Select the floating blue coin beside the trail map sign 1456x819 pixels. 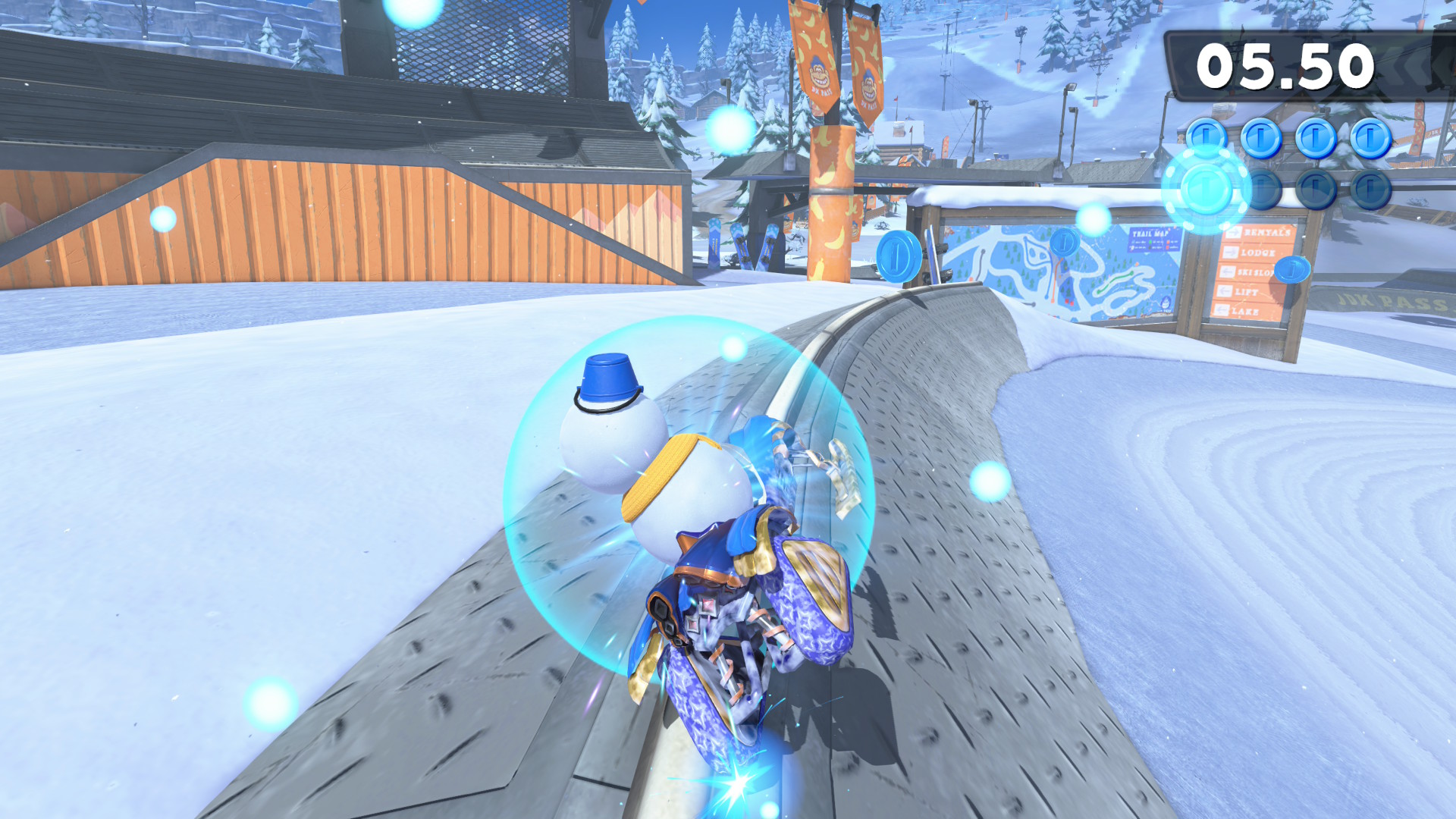tap(1063, 241)
